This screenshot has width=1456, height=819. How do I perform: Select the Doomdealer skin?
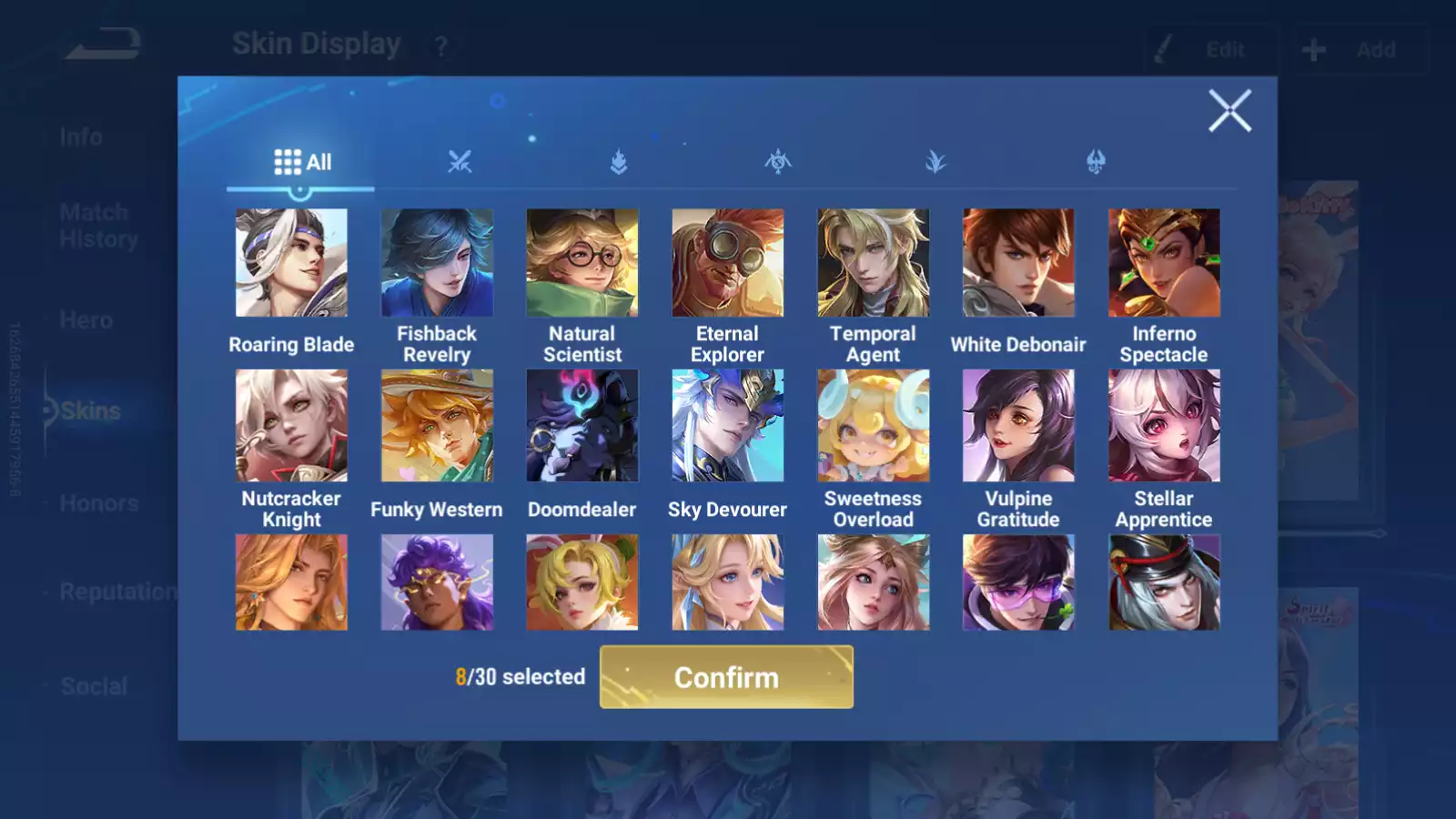tap(582, 426)
